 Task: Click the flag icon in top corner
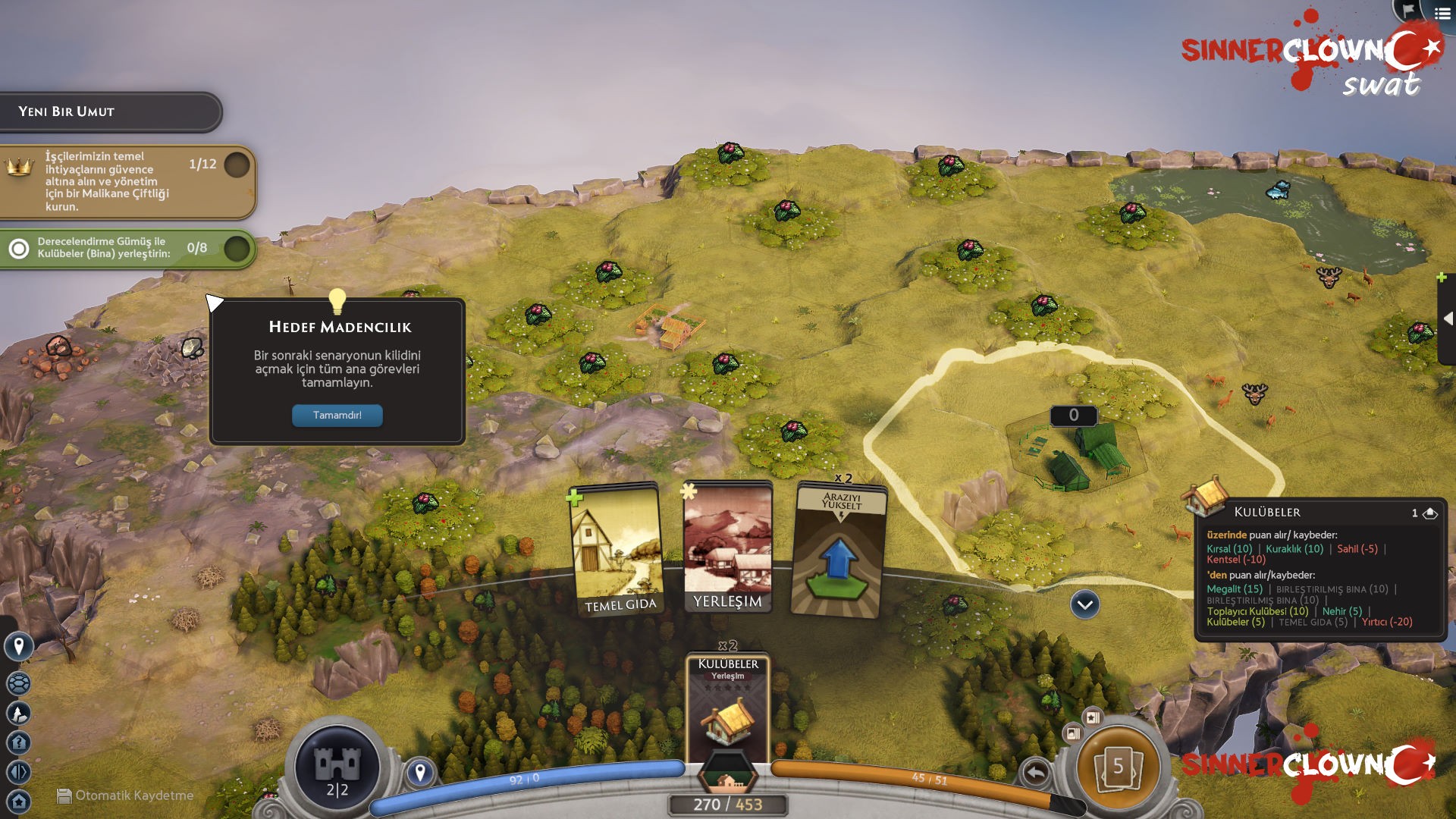click(1408, 11)
